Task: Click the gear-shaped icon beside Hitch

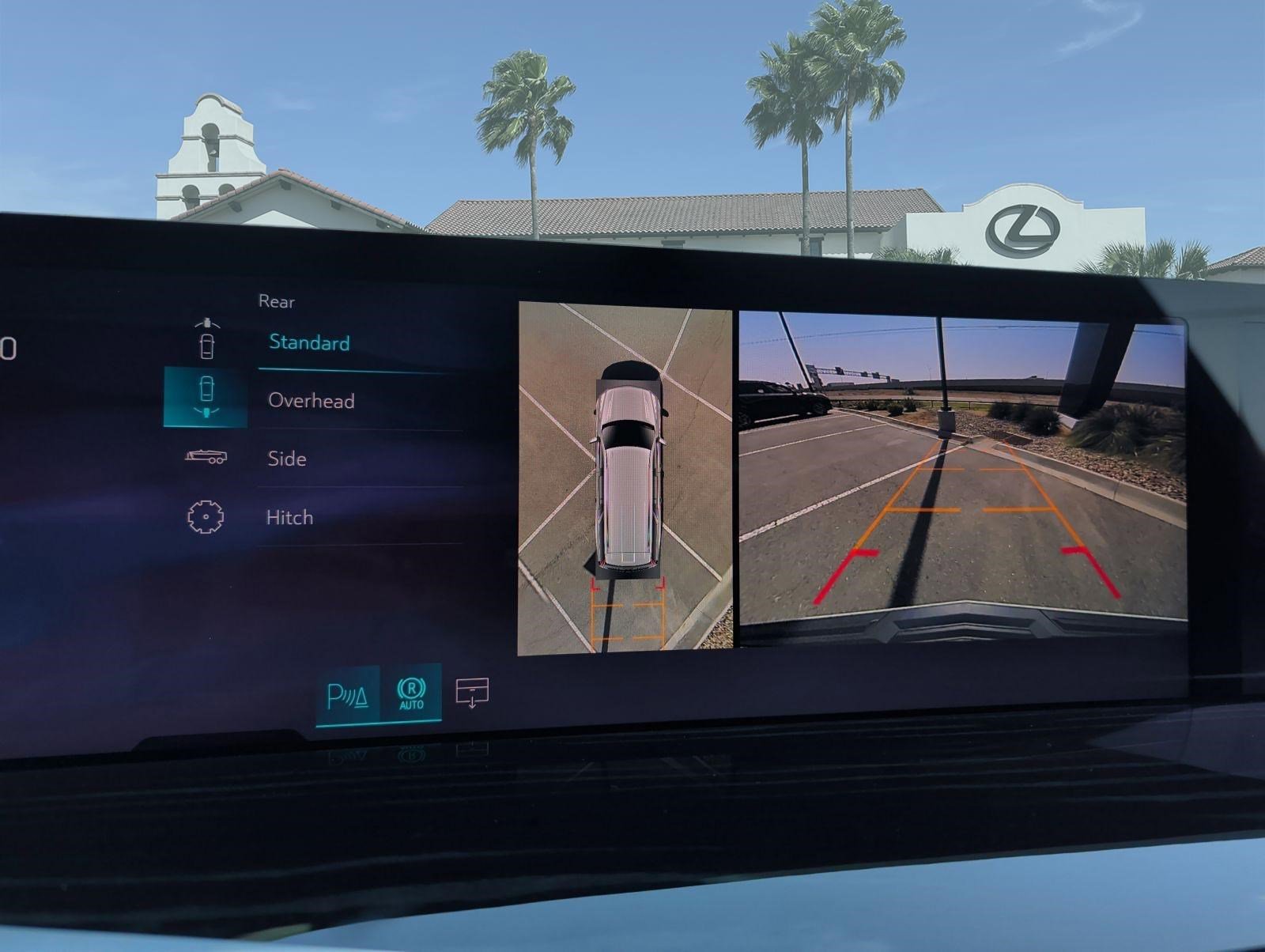Action: [205, 517]
